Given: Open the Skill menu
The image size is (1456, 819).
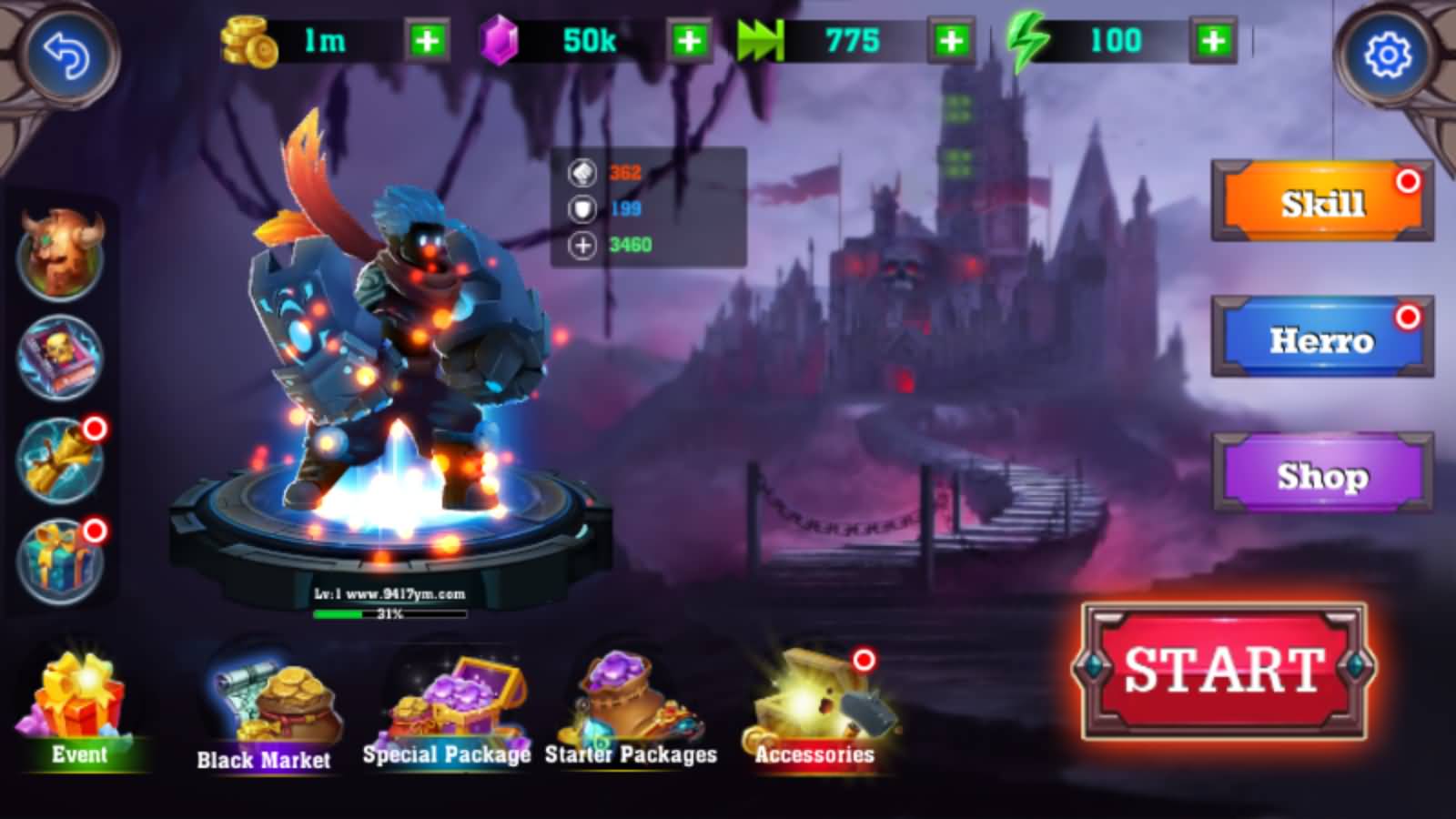Looking at the screenshot, I should [1322, 202].
